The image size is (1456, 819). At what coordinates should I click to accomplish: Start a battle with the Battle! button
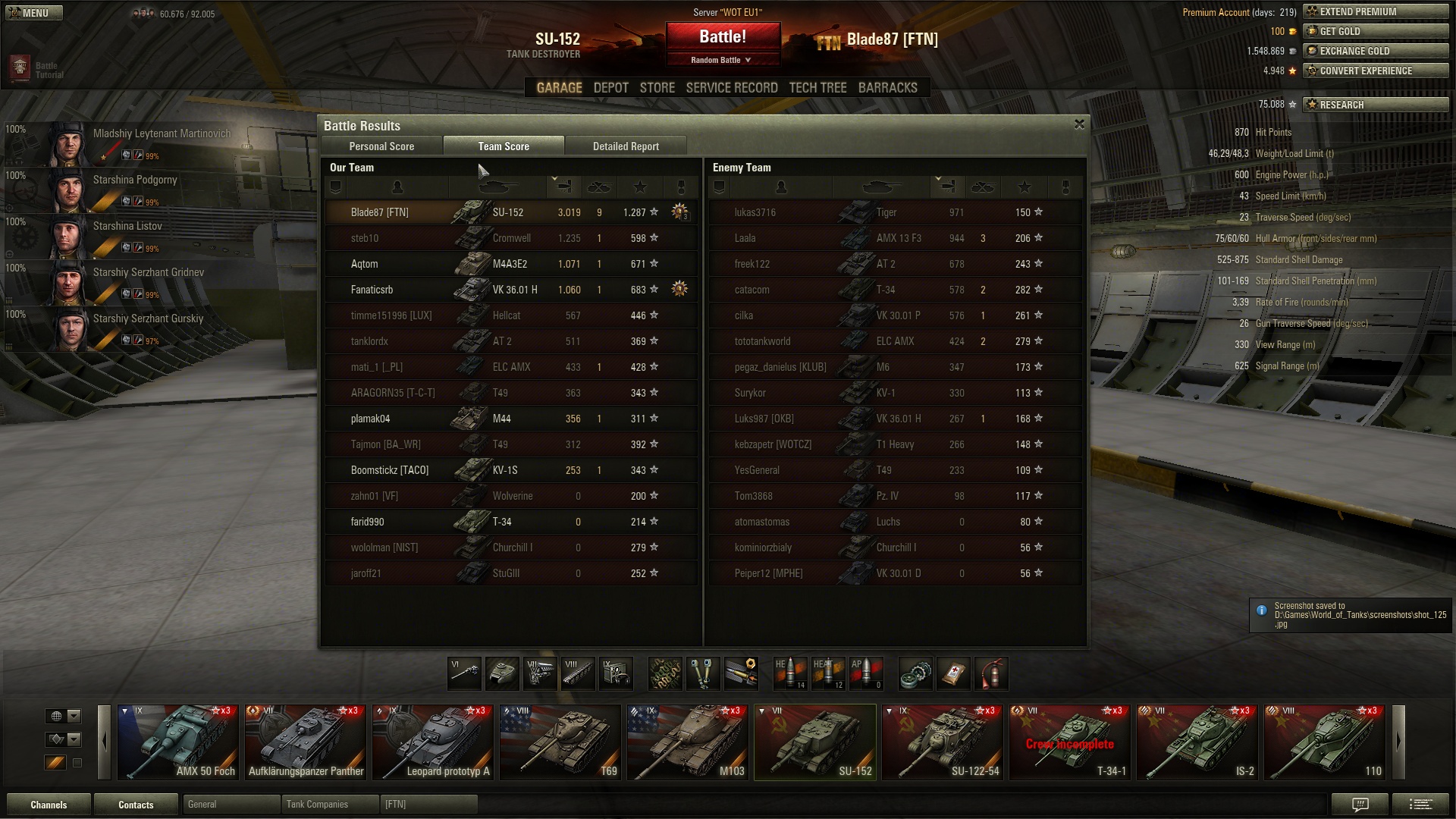(x=722, y=36)
